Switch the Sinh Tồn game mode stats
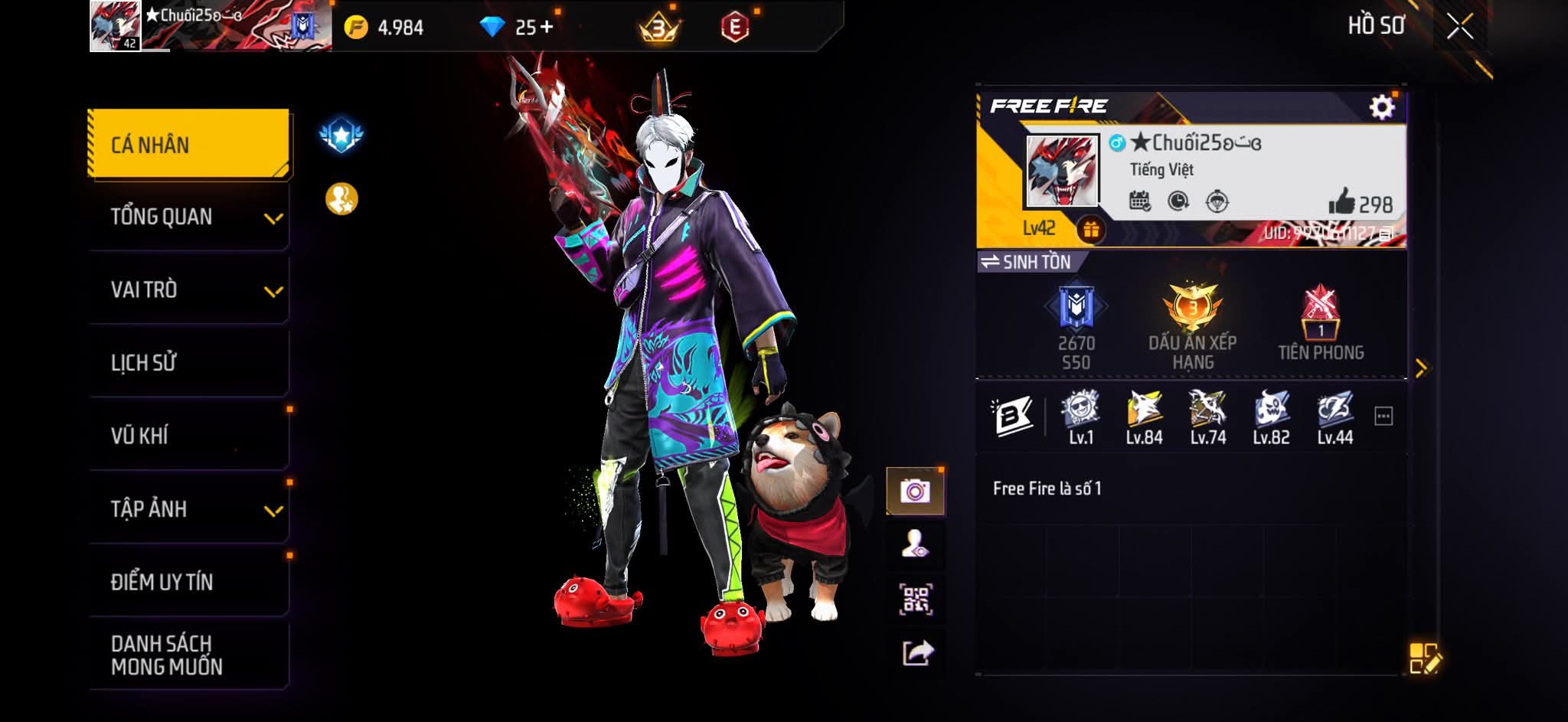 tap(1025, 262)
